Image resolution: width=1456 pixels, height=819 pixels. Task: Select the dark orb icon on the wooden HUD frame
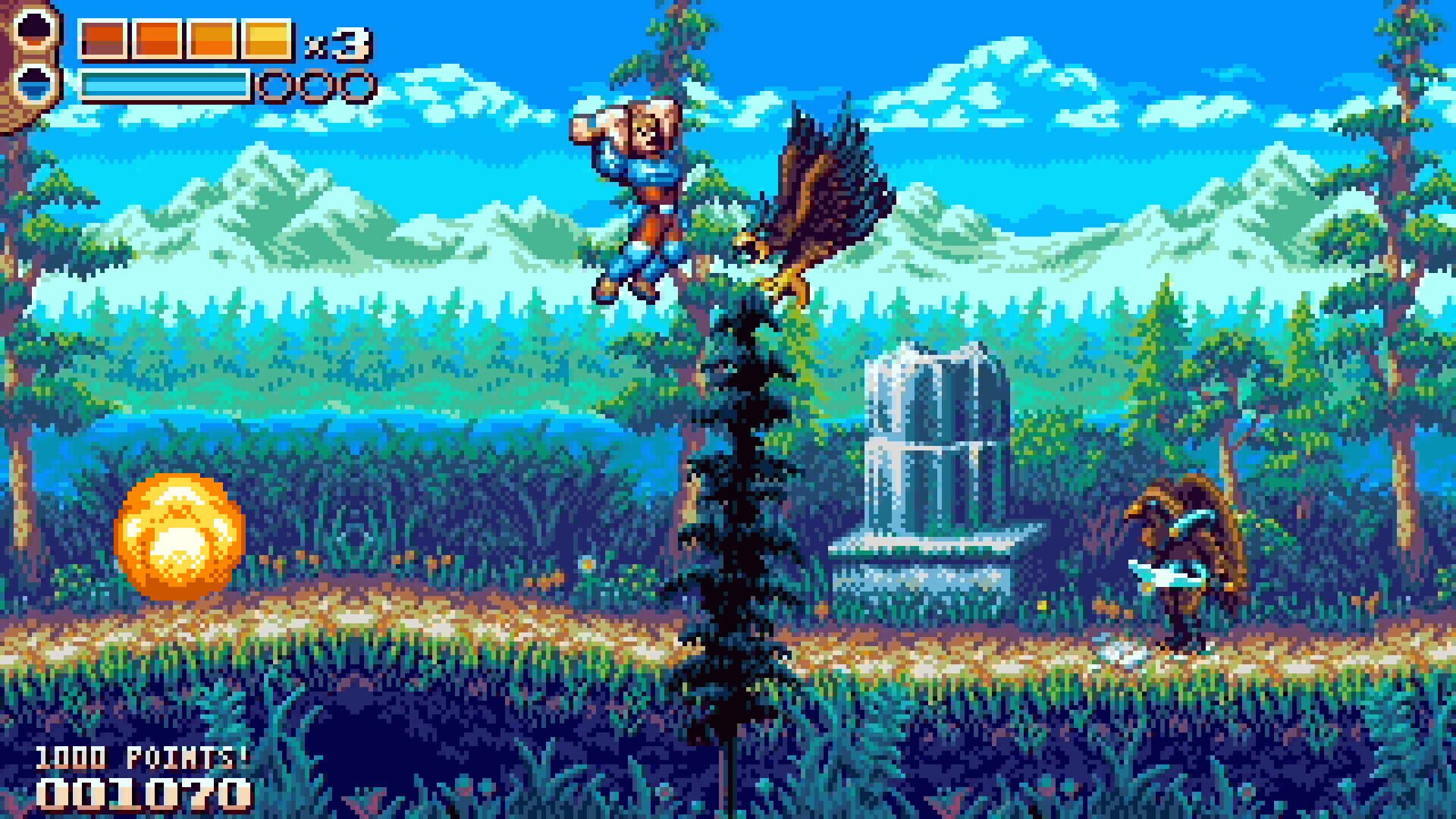[x=33, y=30]
